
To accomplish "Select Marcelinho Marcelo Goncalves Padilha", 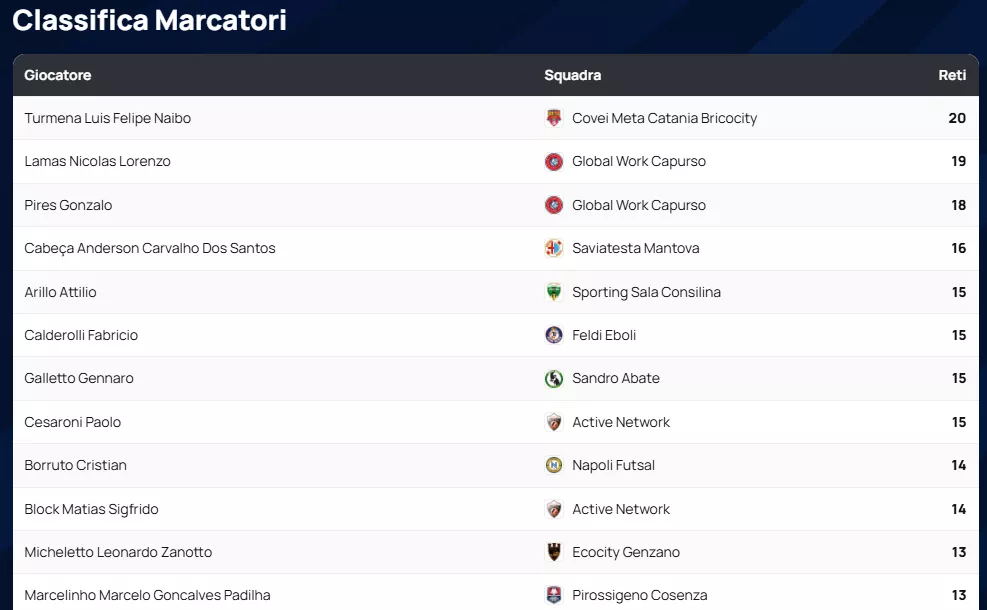I will tap(147, 595).
